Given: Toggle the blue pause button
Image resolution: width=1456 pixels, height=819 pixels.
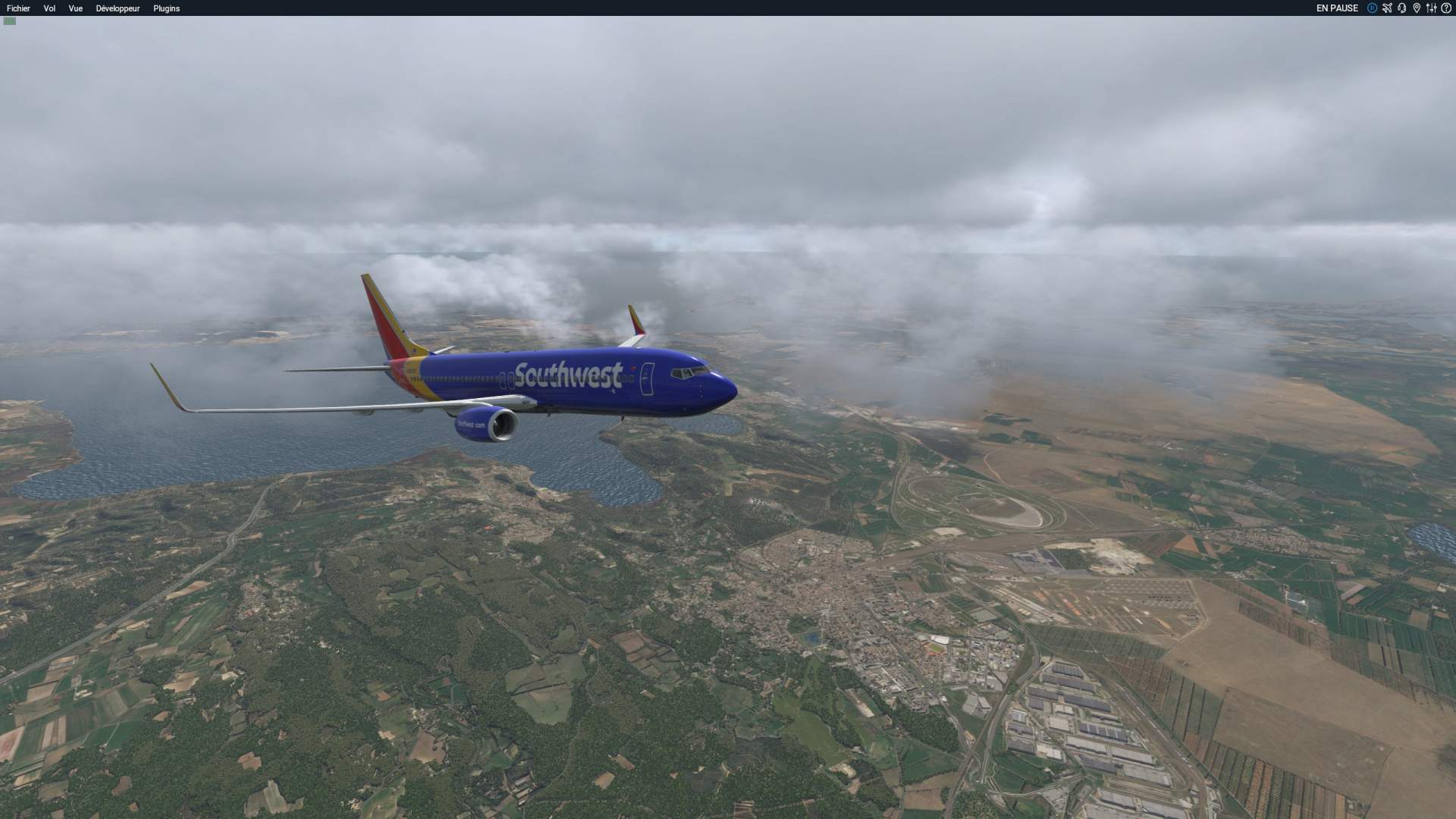Looking at the screenshot, I should (1372, 8).
